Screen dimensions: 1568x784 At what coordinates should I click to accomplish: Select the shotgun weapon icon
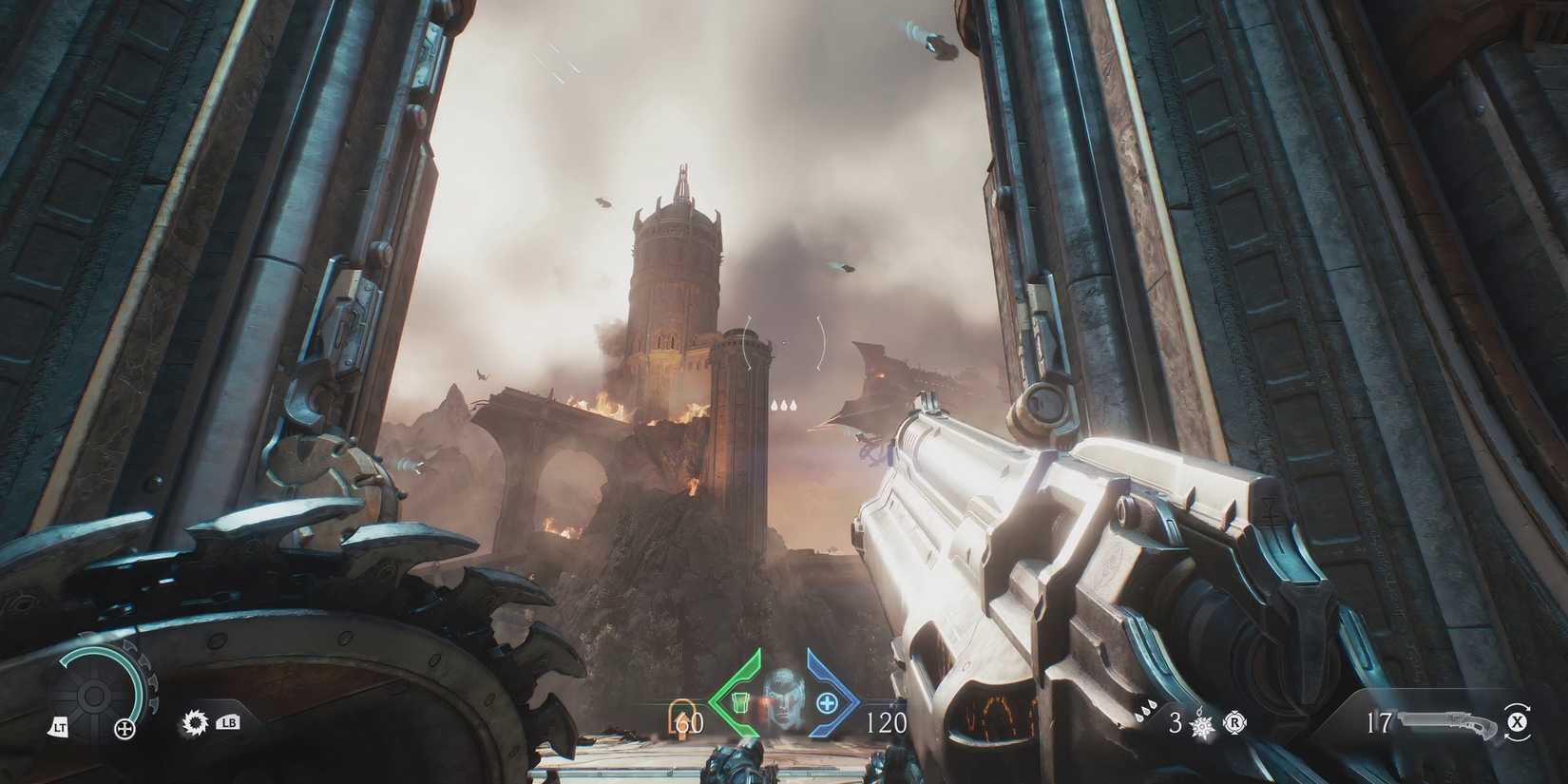click(x=1446, y=722)
